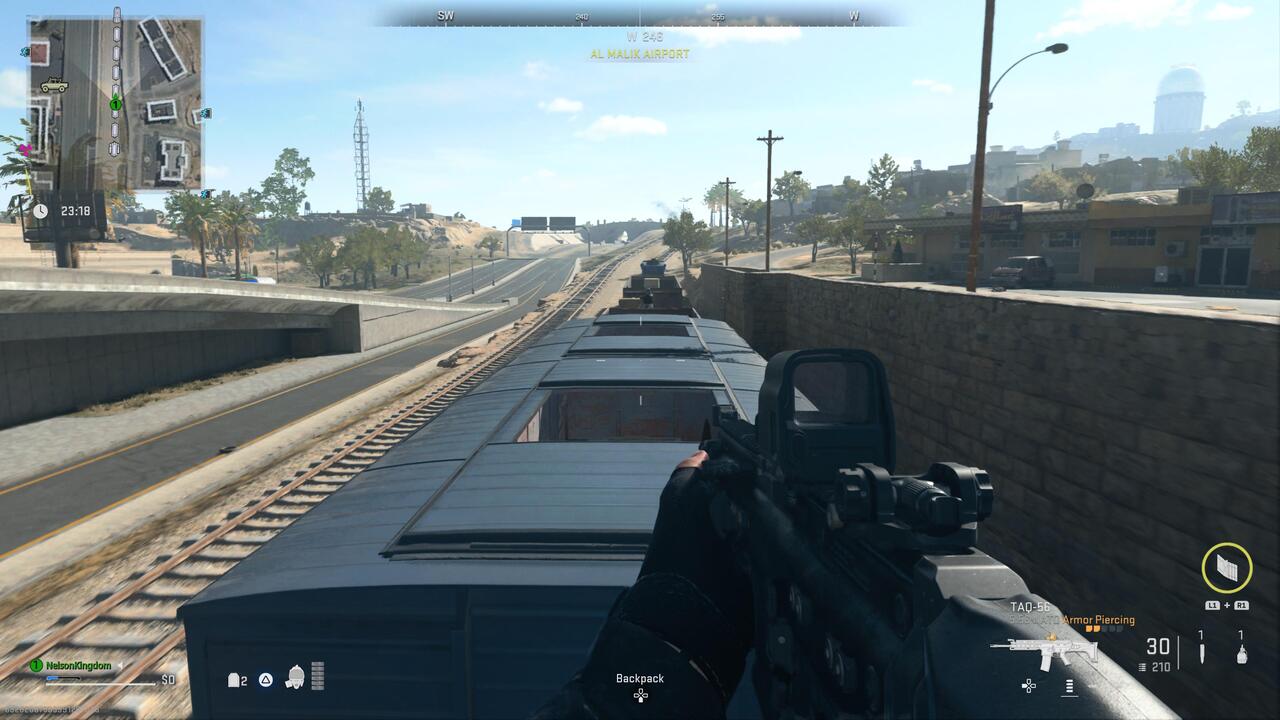Click the touchpad icon under Backpack prompt

(x=639, y=694)
